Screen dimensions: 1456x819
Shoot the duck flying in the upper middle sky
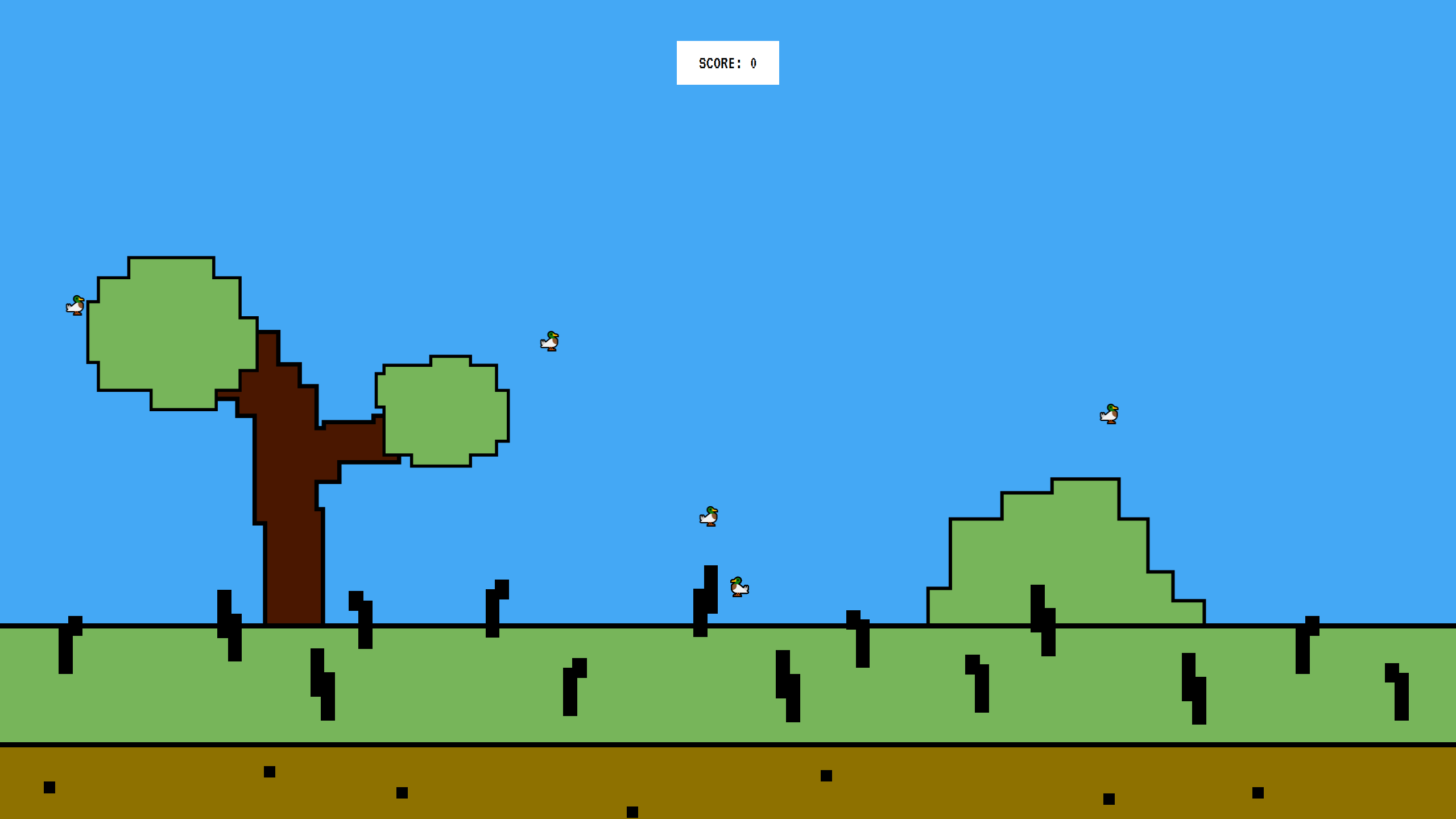click(549, 341)
